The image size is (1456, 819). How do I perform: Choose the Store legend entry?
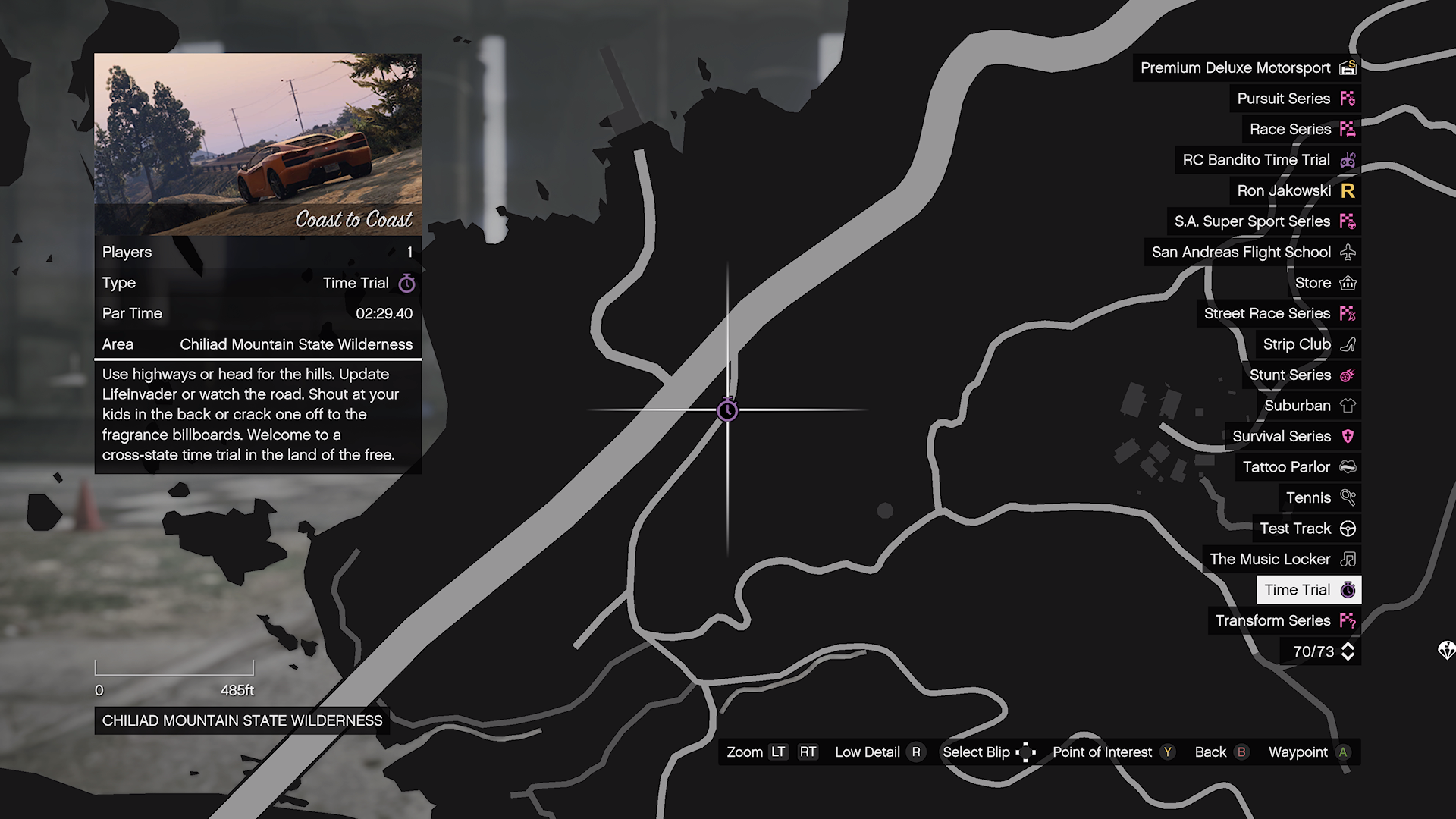click(x=1324, y=283)
